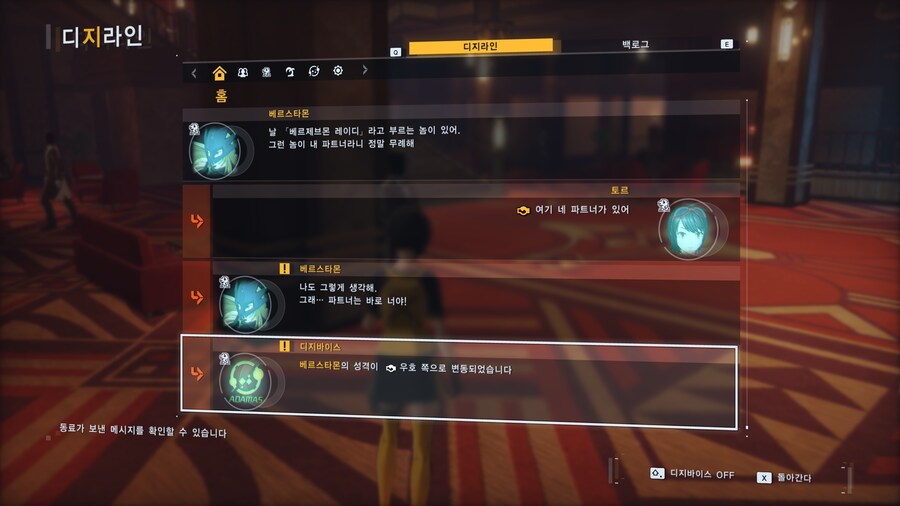Select the two-people category icon
900x506 pixels.
(x=243, y=72)
